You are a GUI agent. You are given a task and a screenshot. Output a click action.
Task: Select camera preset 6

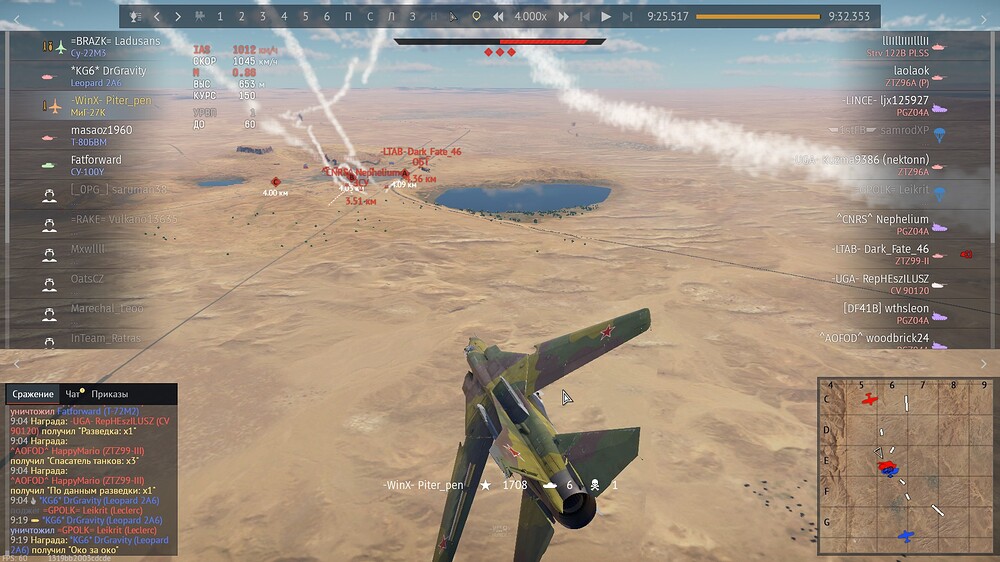point(327,16)
